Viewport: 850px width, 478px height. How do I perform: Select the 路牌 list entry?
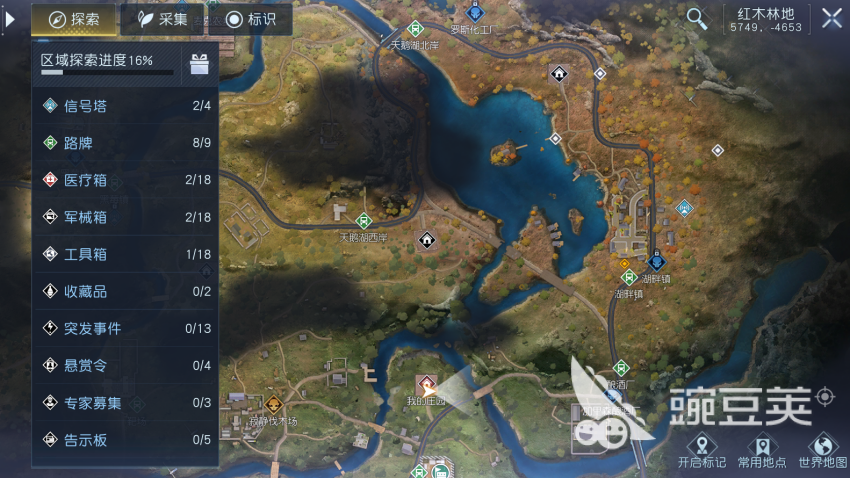pyautogui.click(x=125, y=143)
